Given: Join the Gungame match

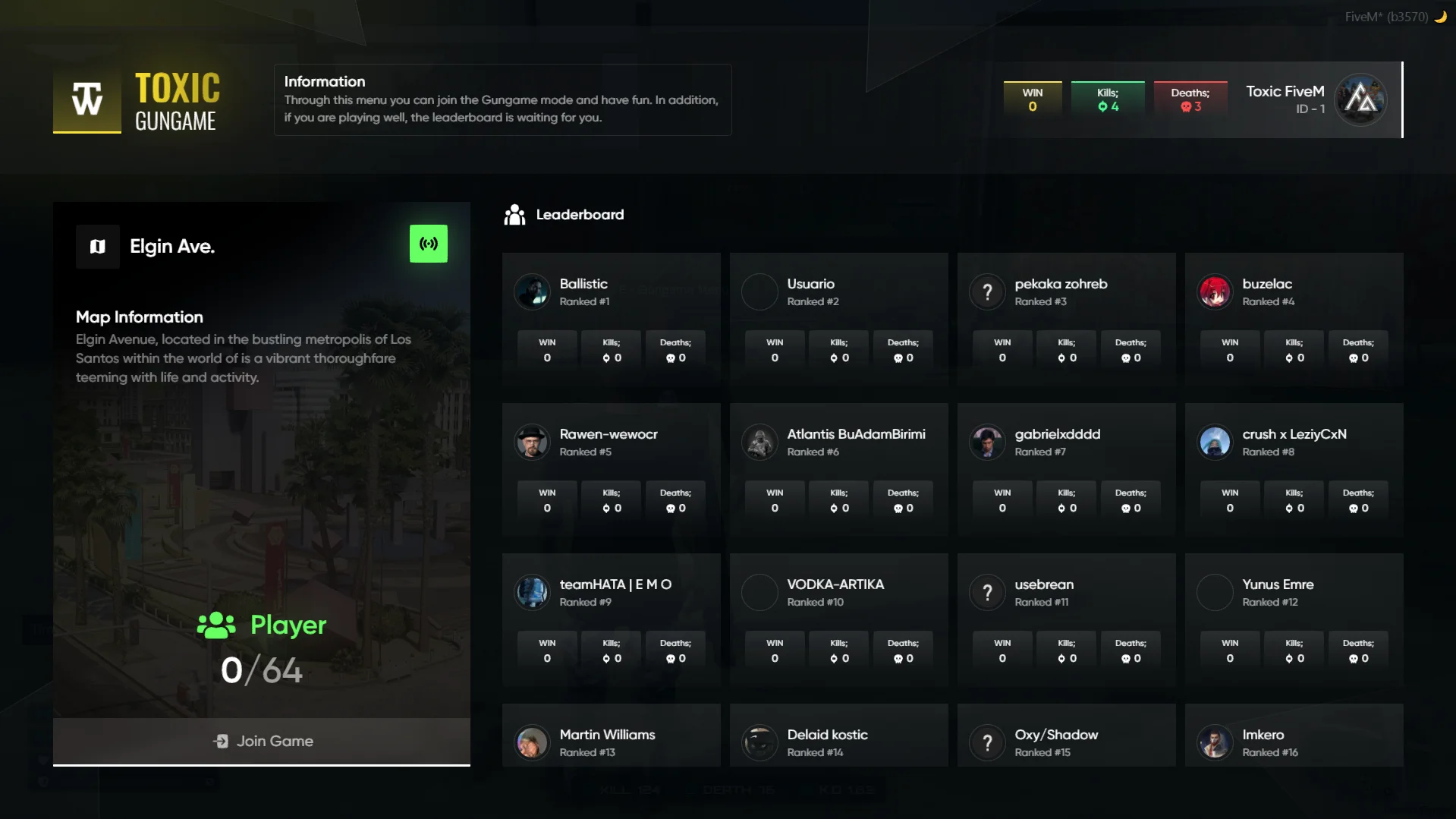Looking at the screenshot, I should pos(262,741).
